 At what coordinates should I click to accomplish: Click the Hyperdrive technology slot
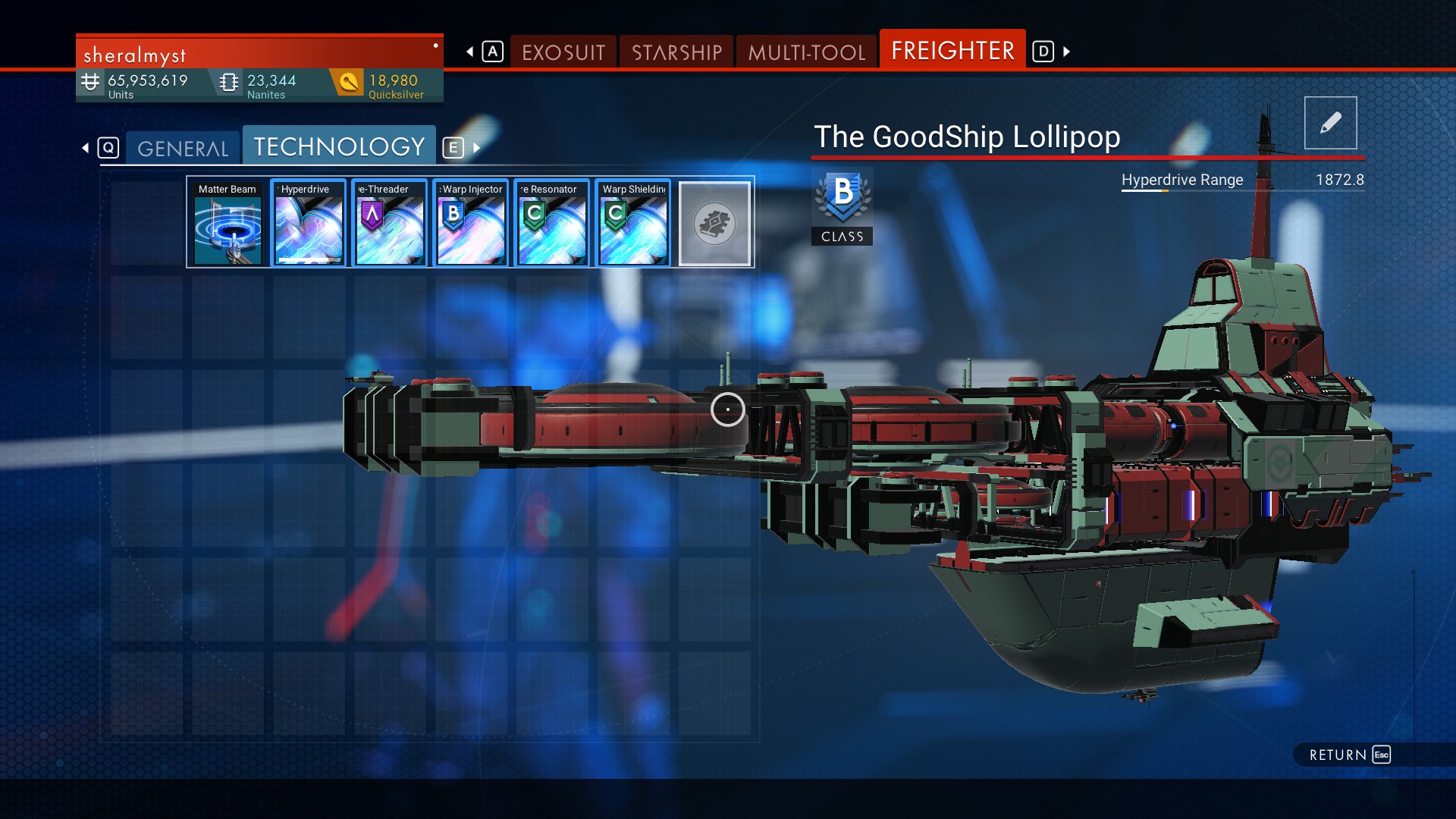coord(309,224)
